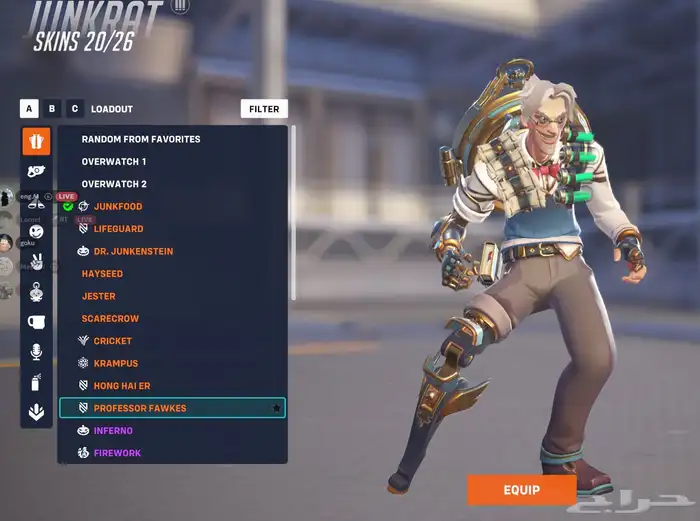
Task: Pick the Junkfood skin
Action: (x=118, y=206)
